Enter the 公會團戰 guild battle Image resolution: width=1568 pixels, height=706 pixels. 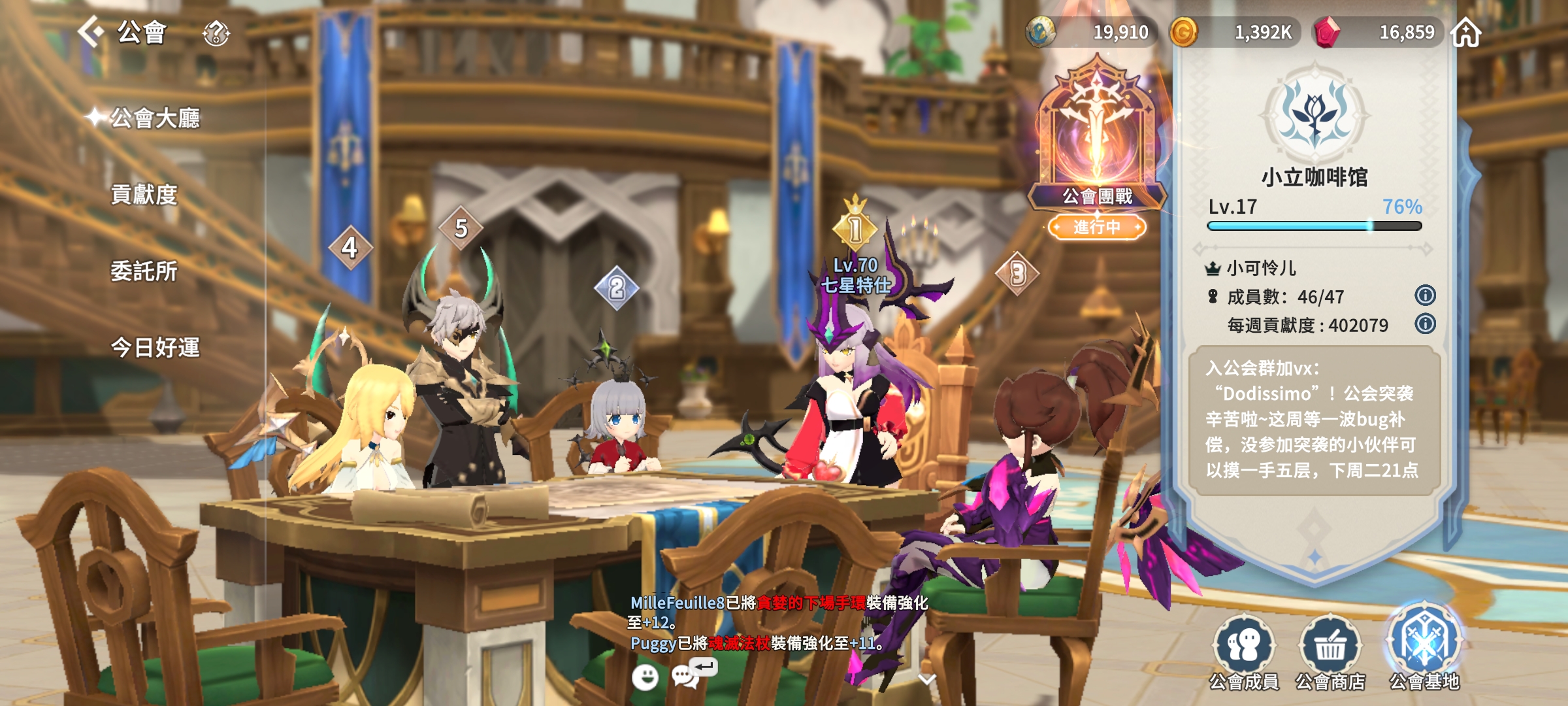(1097, 150)
